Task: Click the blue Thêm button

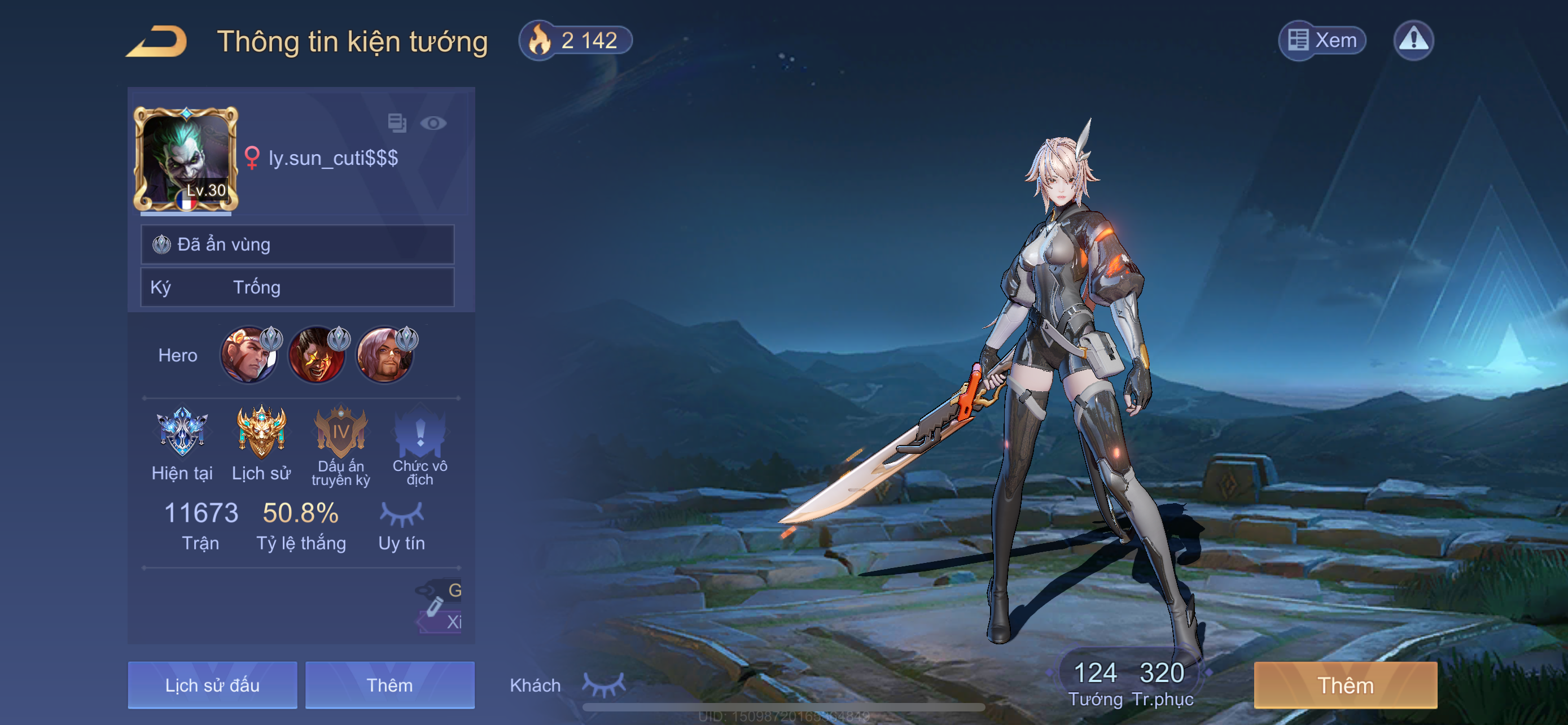Action: pyautogui.click(x=389, y=685)
